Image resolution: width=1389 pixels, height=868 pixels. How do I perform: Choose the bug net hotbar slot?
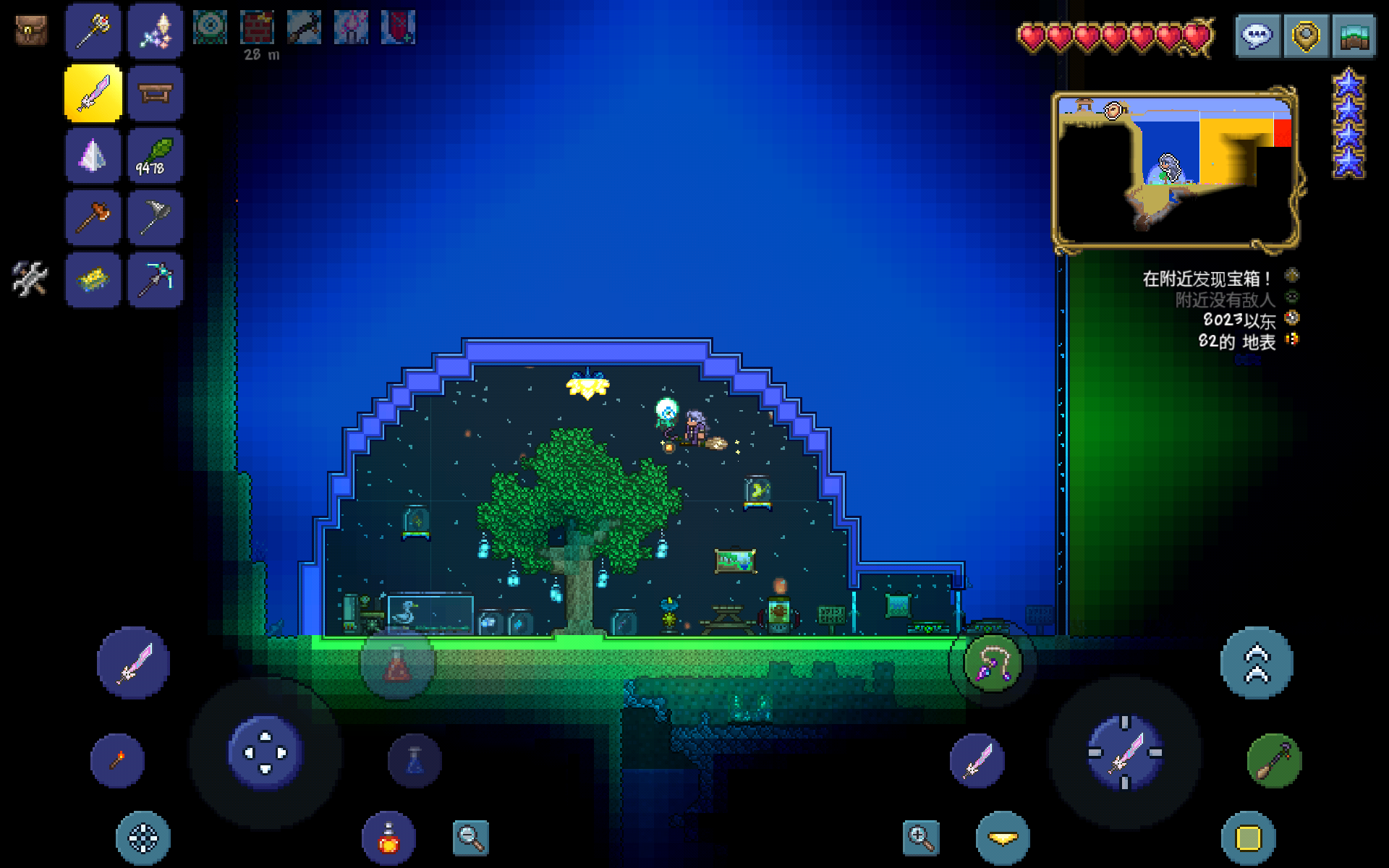click(x=155, y=218)
